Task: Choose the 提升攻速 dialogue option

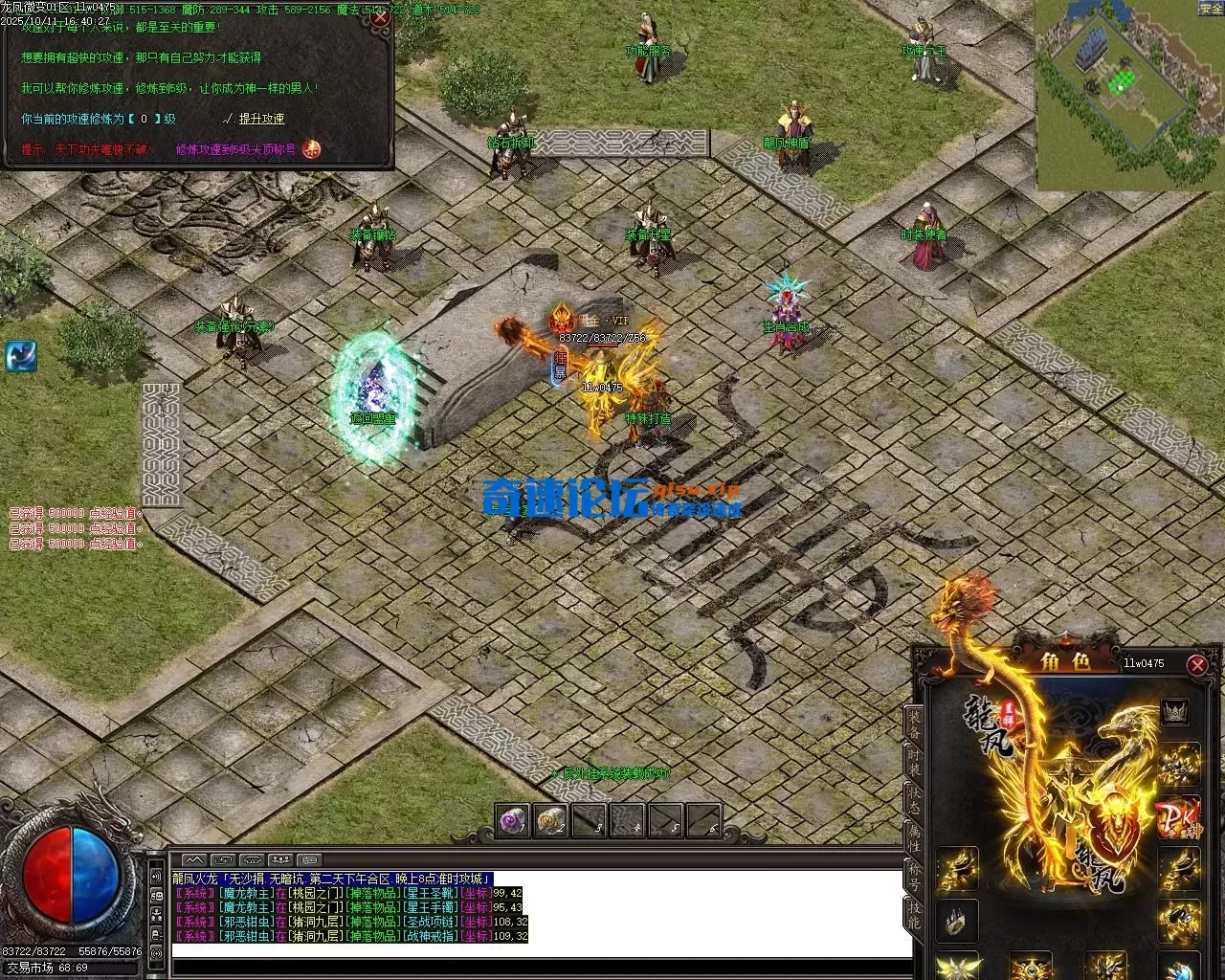Action: click(x=261, y=119)
